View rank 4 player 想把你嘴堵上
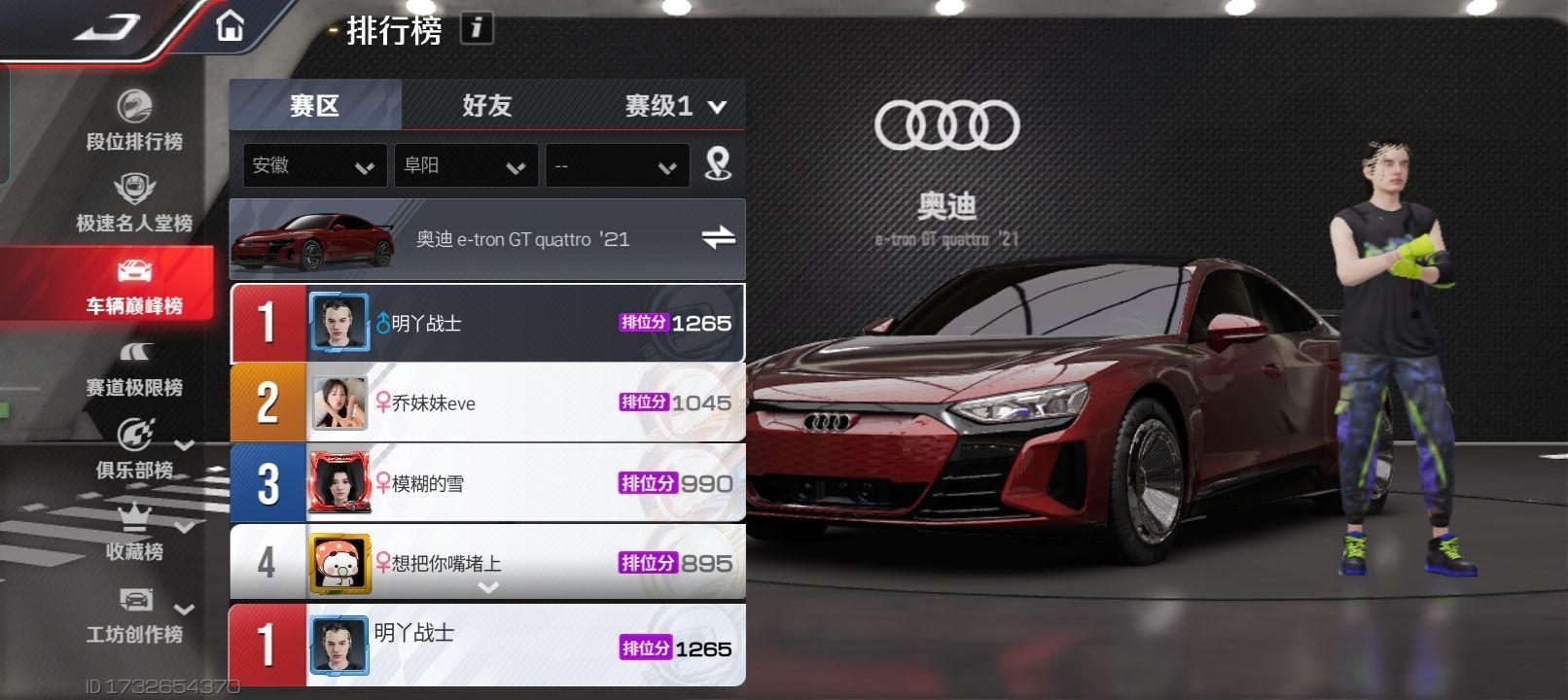The width and height of the screenshot is (1568, 700). 486,562
